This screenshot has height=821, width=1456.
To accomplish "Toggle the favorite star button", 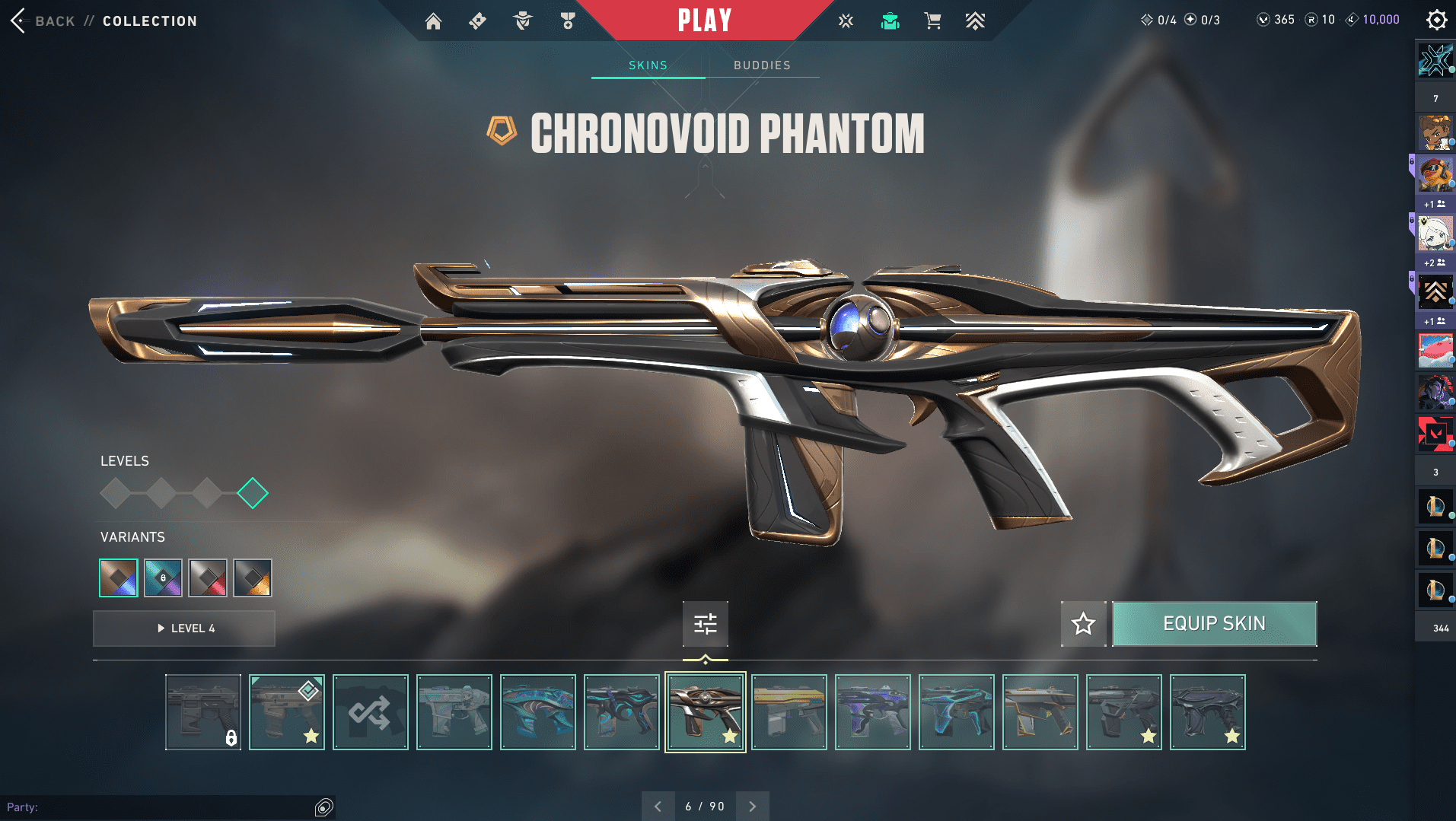I will point(1083,624).
